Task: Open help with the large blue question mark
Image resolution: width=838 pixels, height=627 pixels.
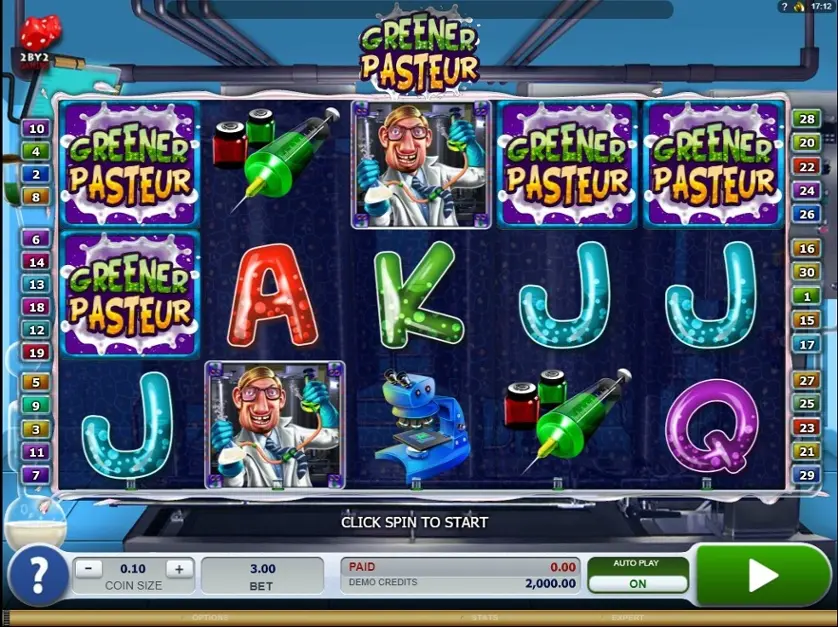Action: tap(37, 575)
